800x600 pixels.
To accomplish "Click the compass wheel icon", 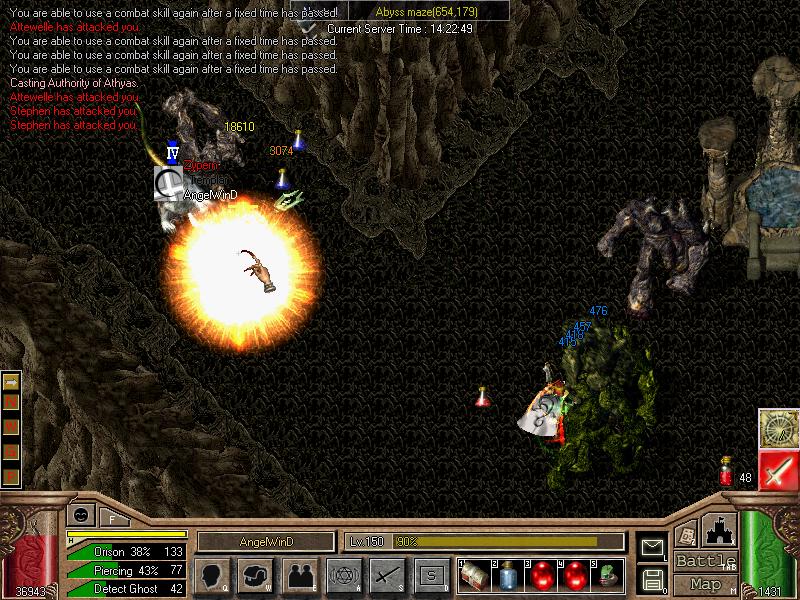I will (777, 428).
